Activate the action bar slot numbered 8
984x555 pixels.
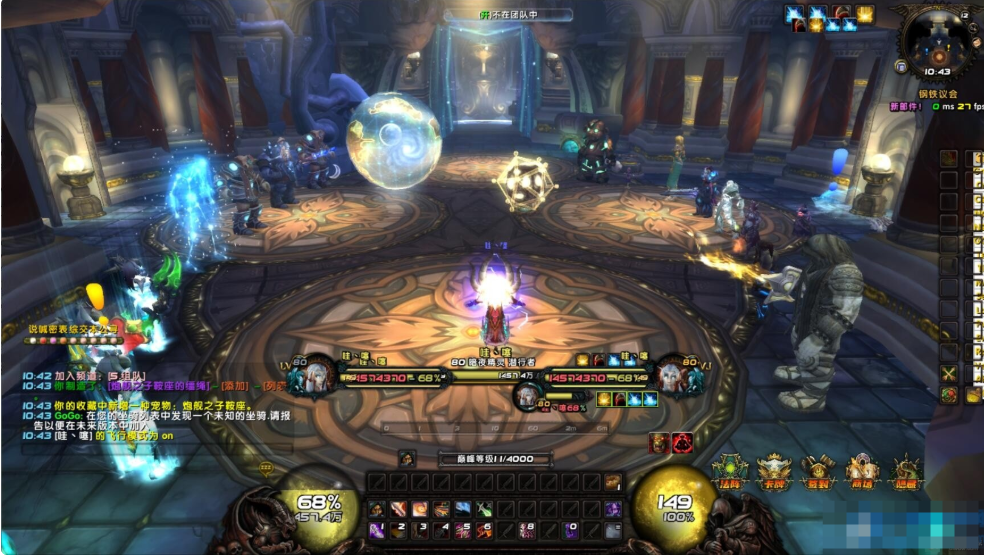click(x=528, y=530)
